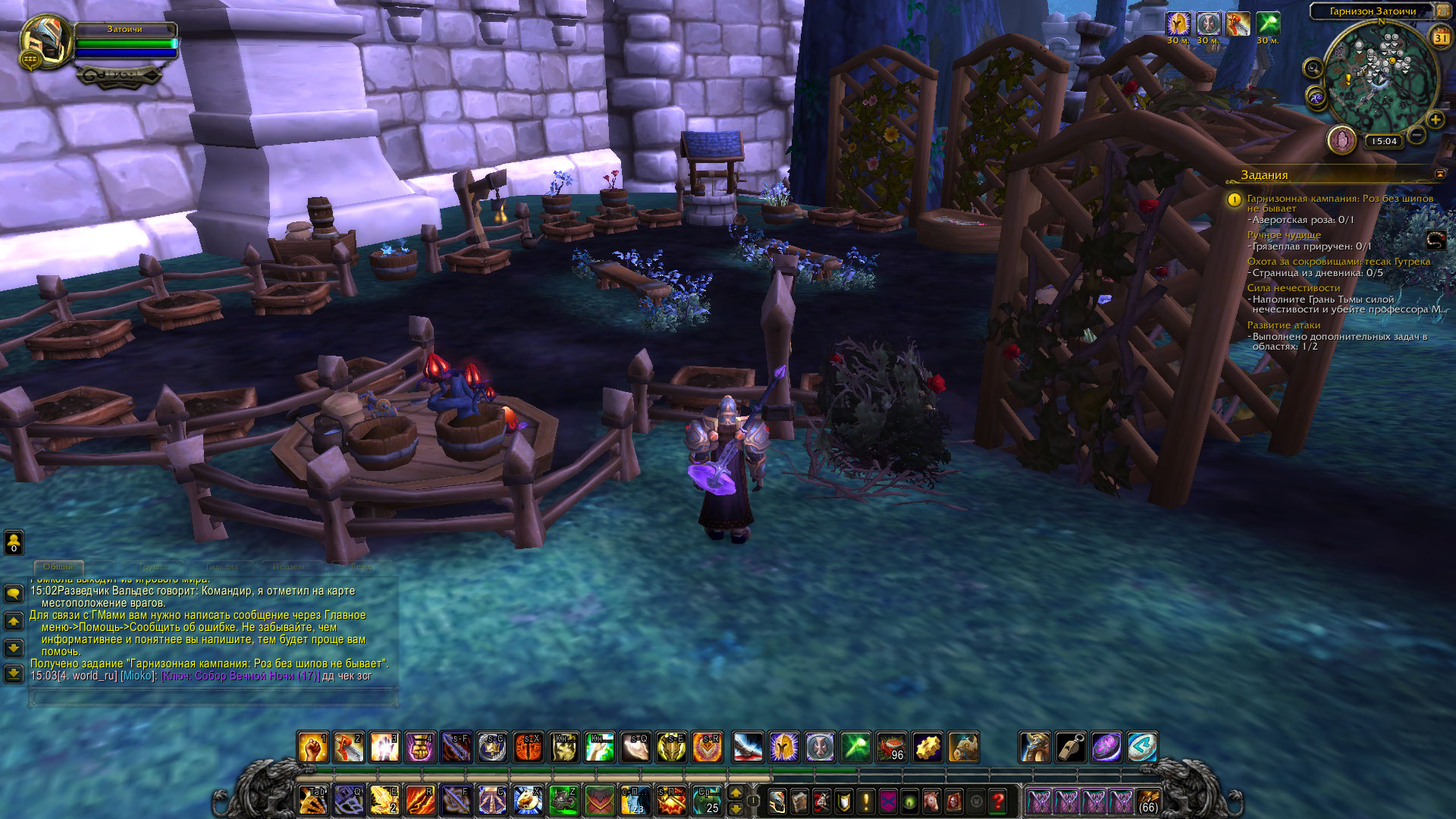Zoom in the minimap with plus button
Viewport: 1456px width, 819px height.
[1435, 120]
